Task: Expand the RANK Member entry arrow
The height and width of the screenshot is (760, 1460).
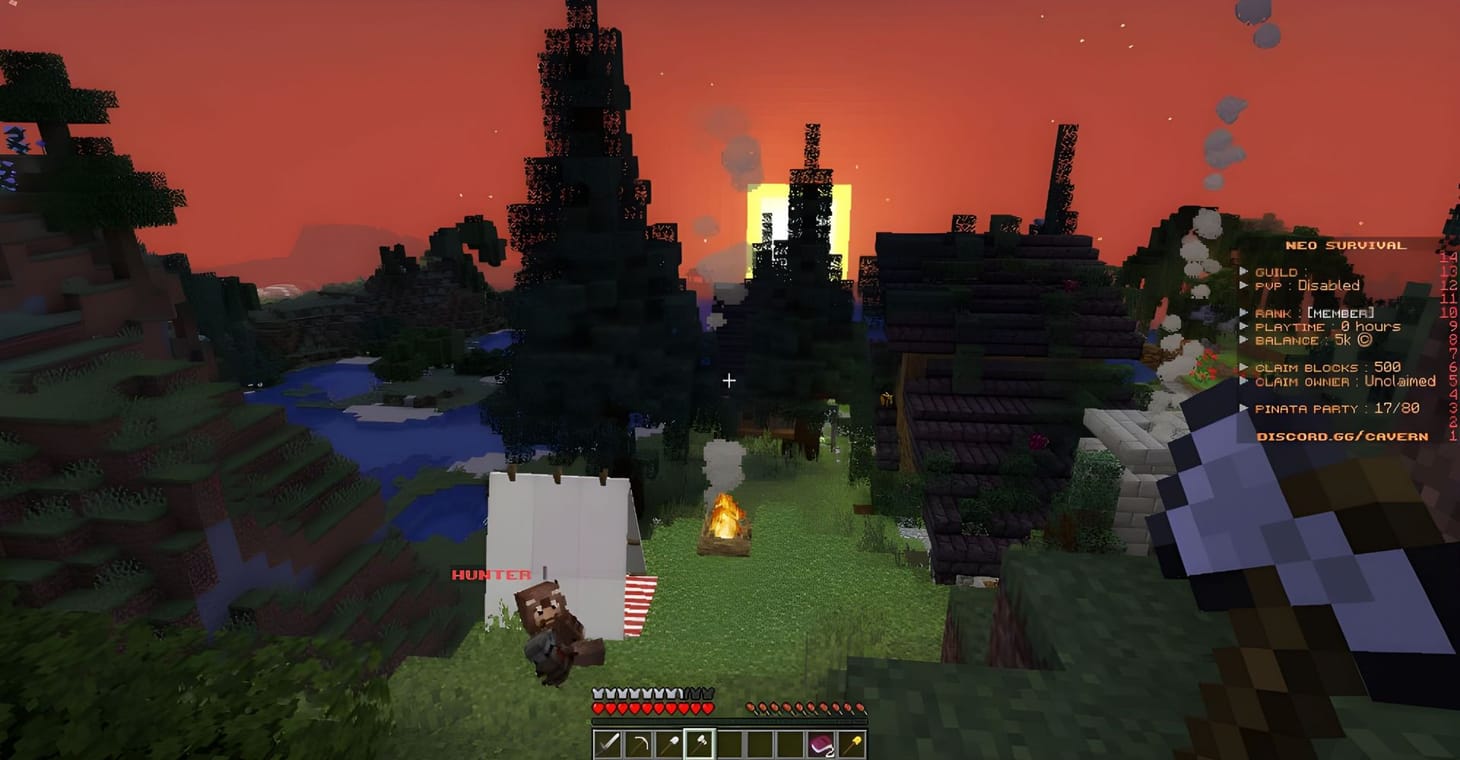Action: [1244, 312]
